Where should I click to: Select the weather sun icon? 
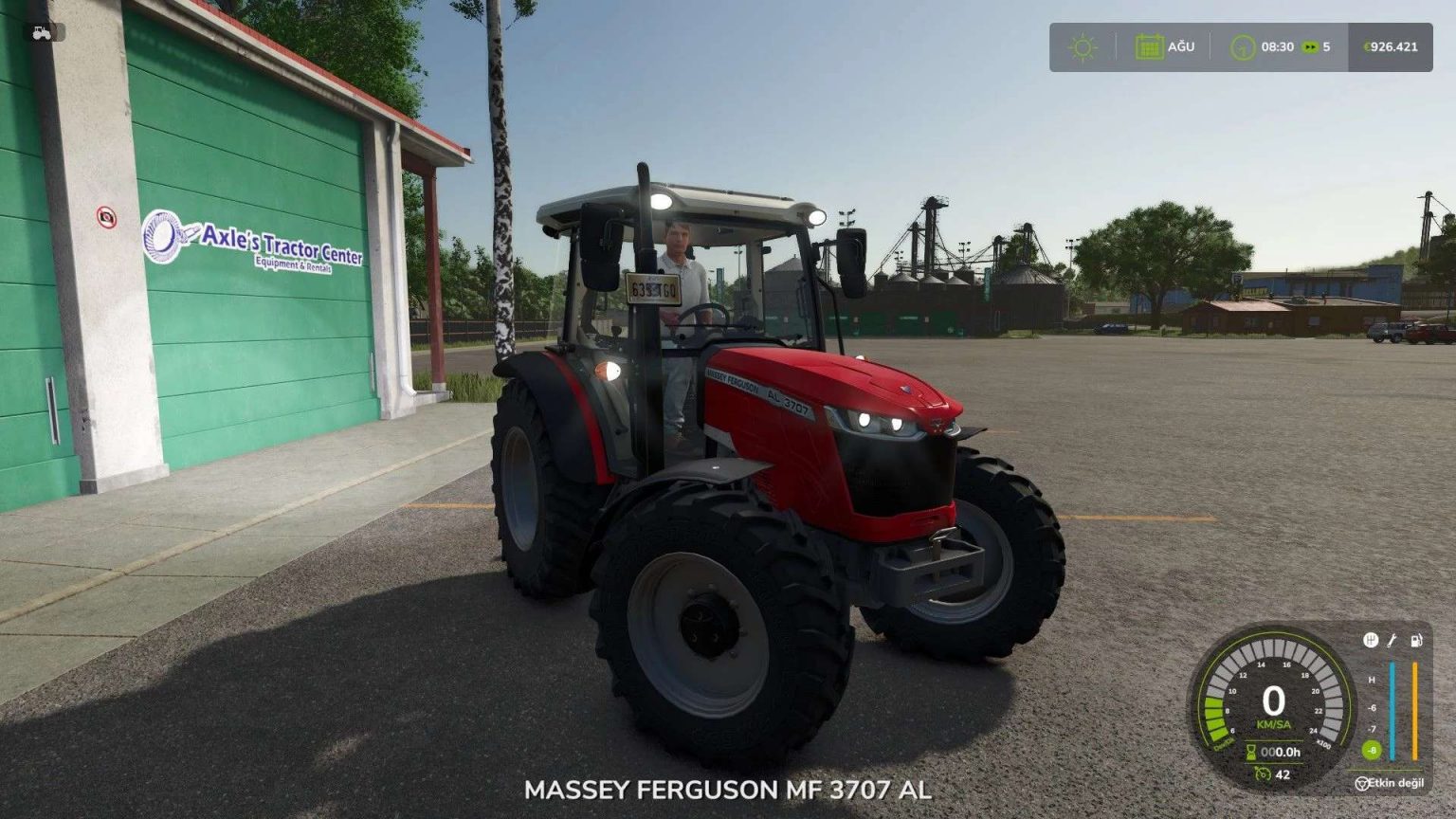[1081, 45]
